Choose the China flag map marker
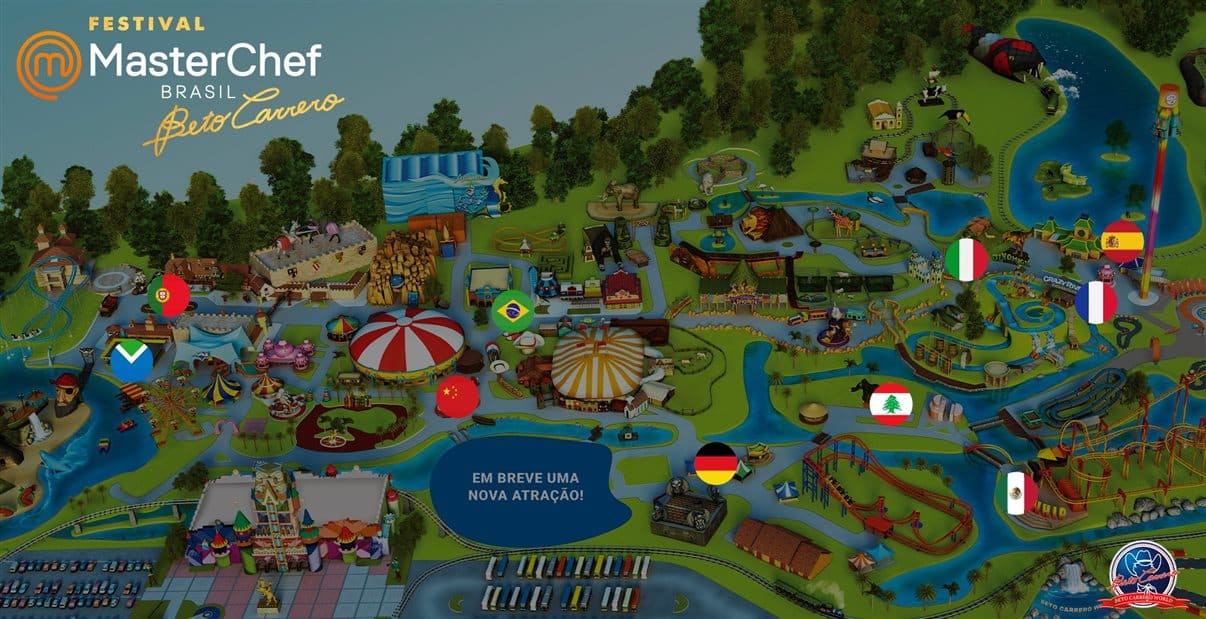This screenshot has width=1206, height=619. click(x=458, y=397)
